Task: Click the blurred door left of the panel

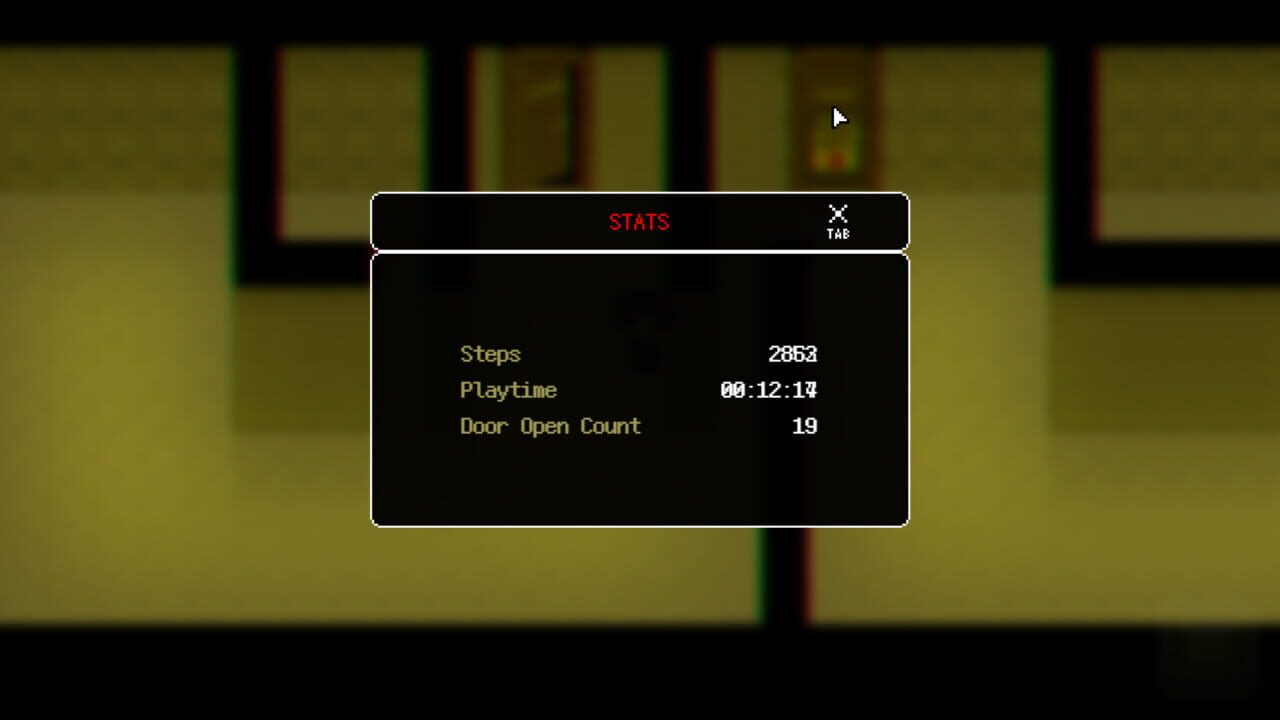Action: click(535, 120)
